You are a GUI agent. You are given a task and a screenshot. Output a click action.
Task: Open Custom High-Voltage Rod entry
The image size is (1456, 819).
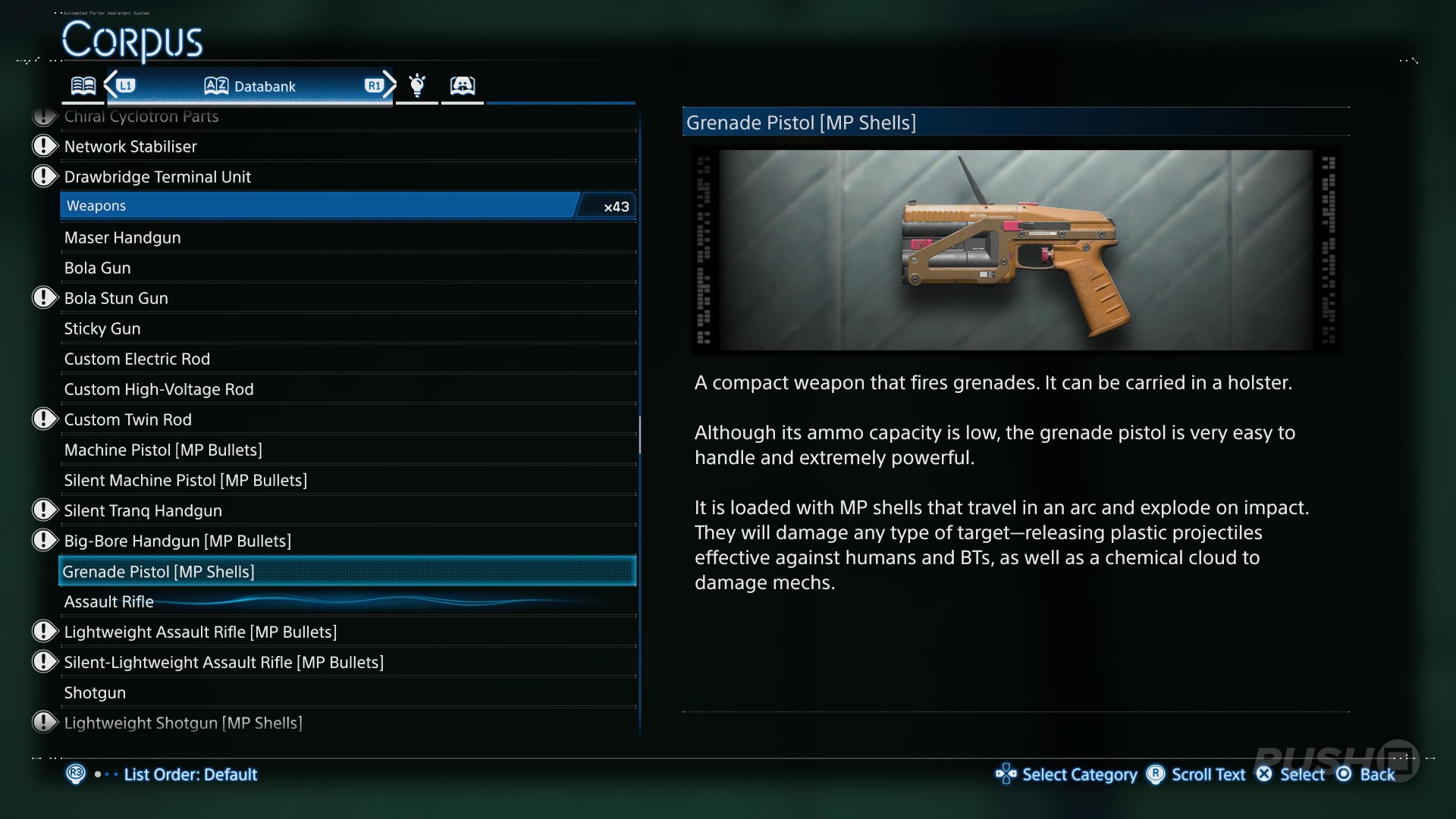coord(159,389)
